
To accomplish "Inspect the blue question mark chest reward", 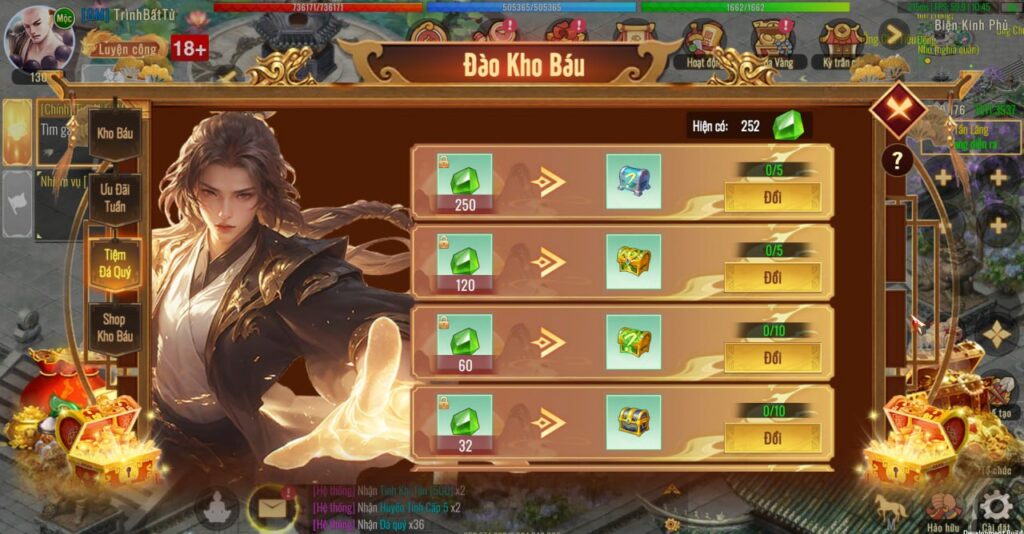I will pos(633,181).
